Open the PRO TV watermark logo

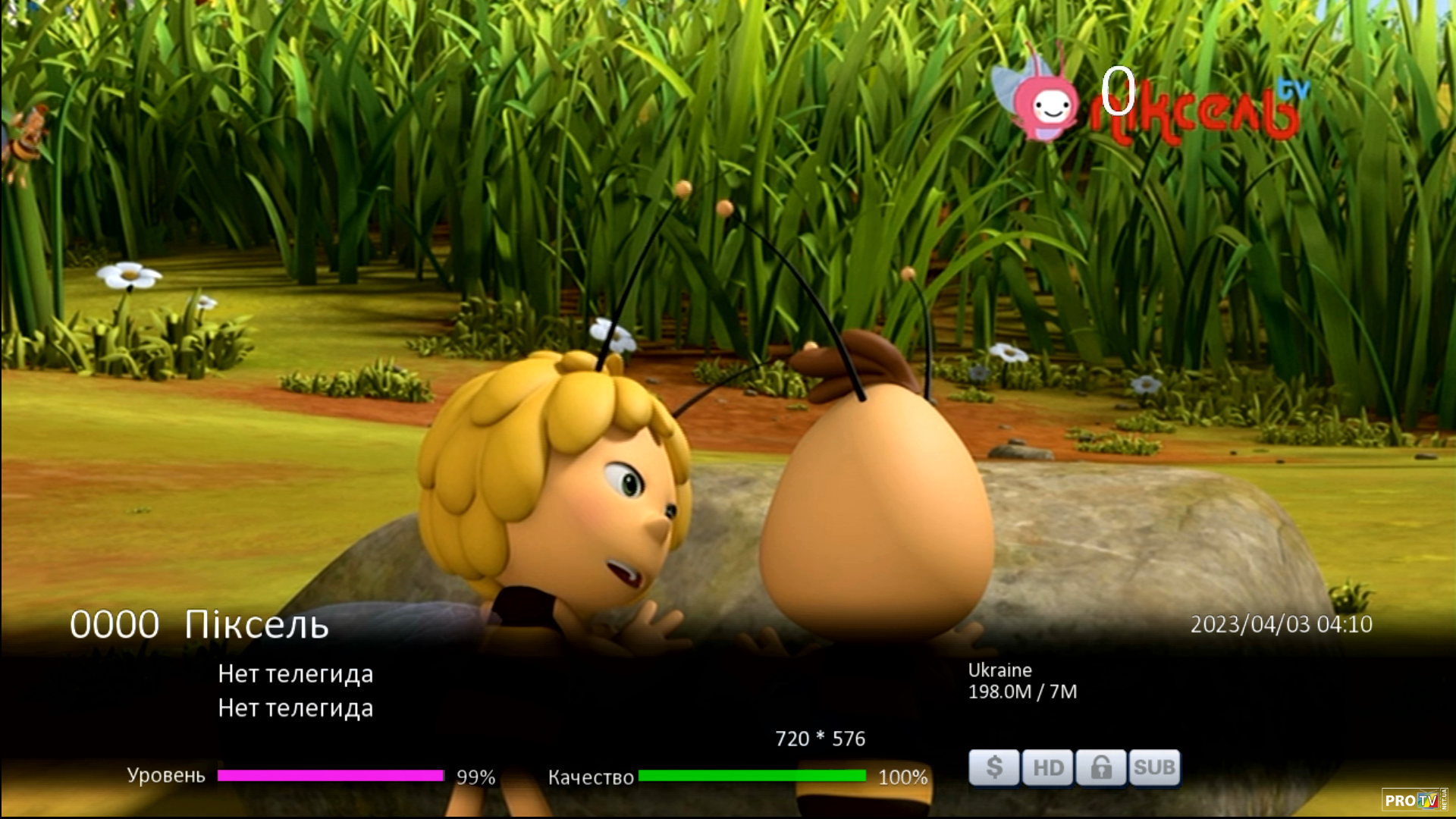(x=1412, y=800)
